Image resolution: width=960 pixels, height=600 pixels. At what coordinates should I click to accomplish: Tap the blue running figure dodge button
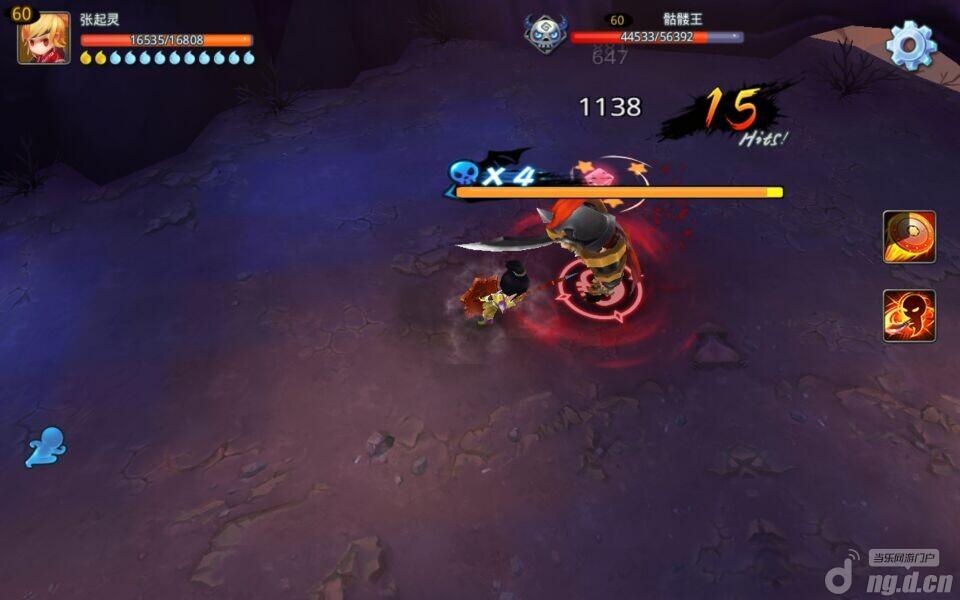(46, 447)
